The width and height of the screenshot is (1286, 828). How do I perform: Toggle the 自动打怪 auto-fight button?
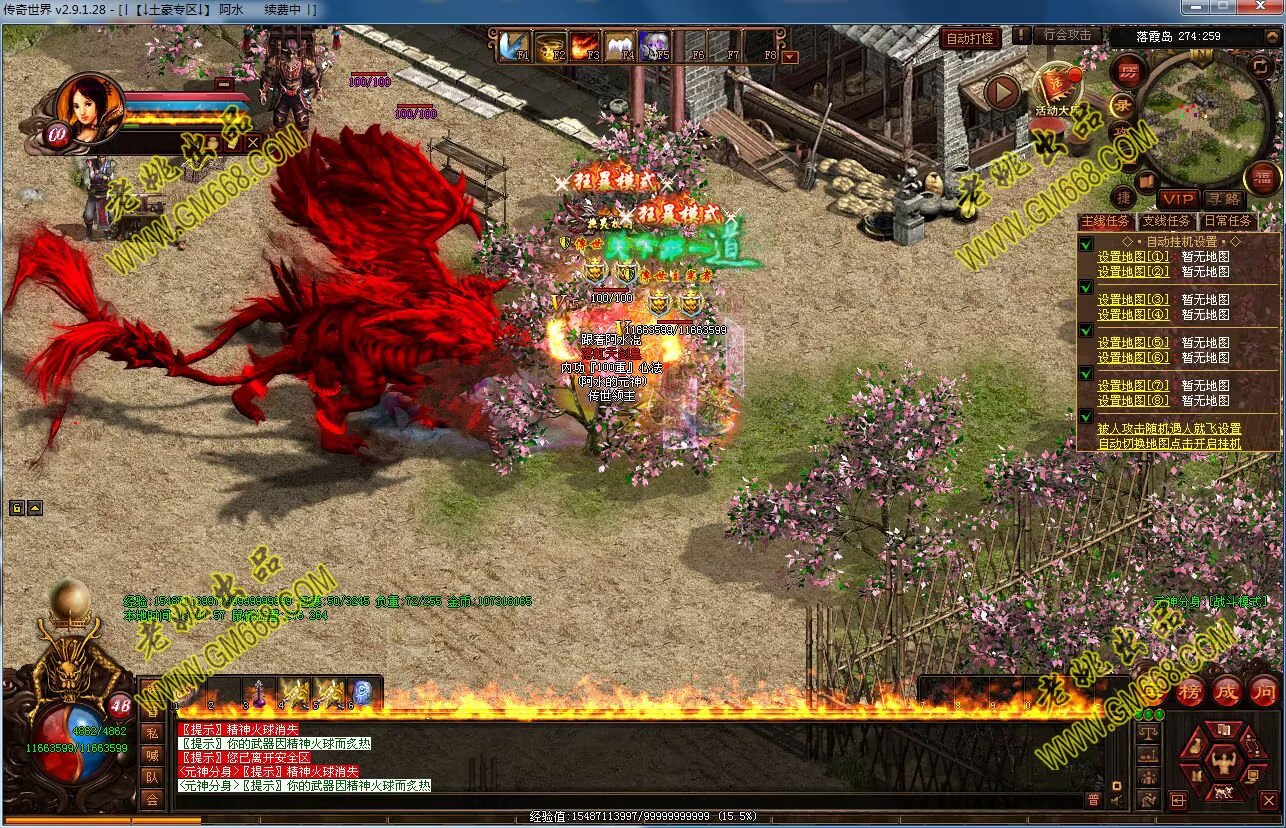pyautogui.click(x=970, y=38)
